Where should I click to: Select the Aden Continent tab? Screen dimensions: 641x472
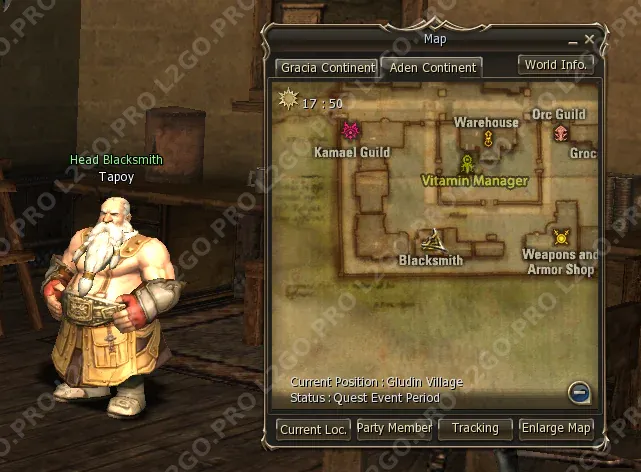[430, 68]
